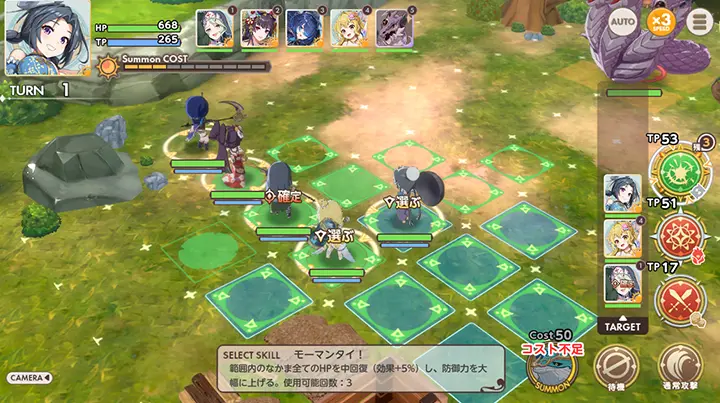Toggle the CAMERA control

point(30,378)
